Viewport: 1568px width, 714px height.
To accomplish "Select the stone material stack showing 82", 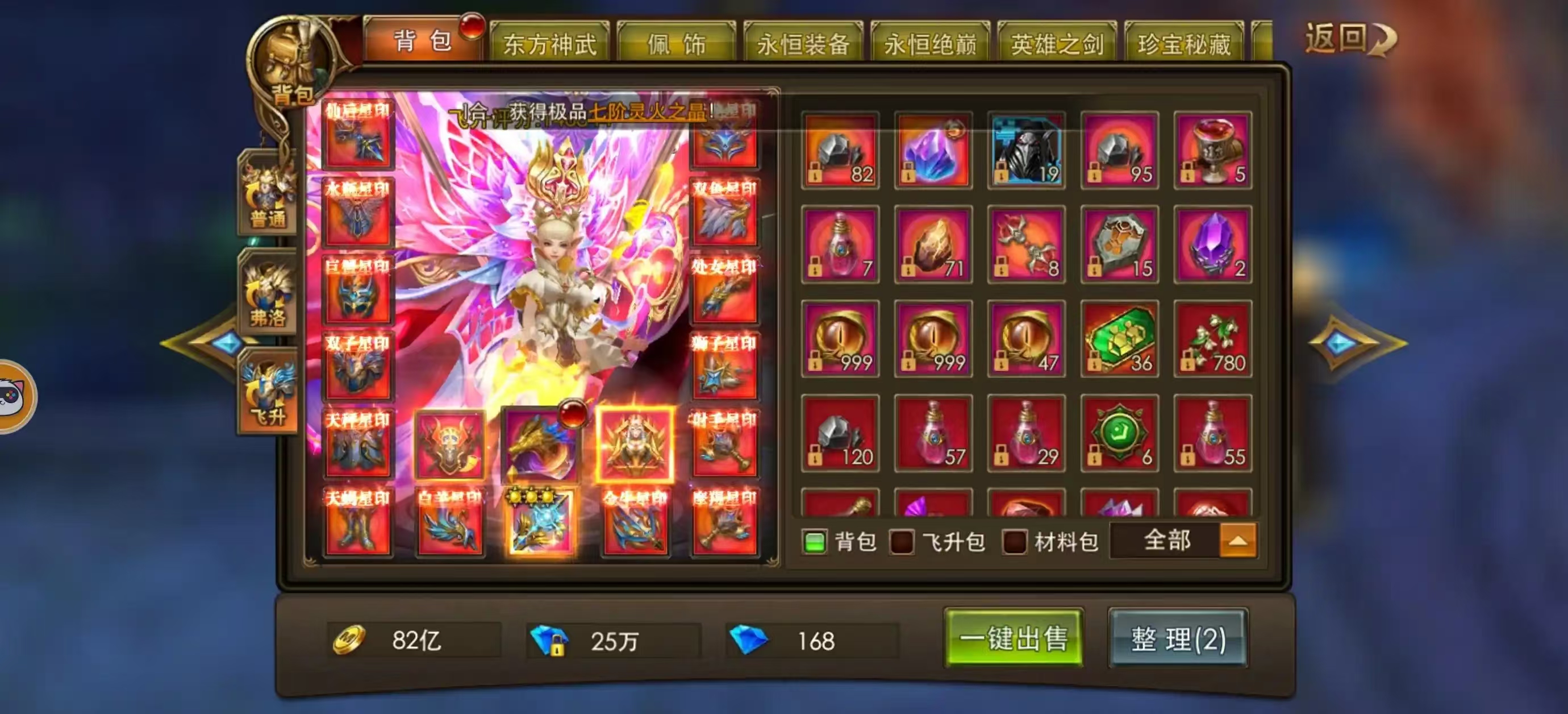I will tap(840, 152).
